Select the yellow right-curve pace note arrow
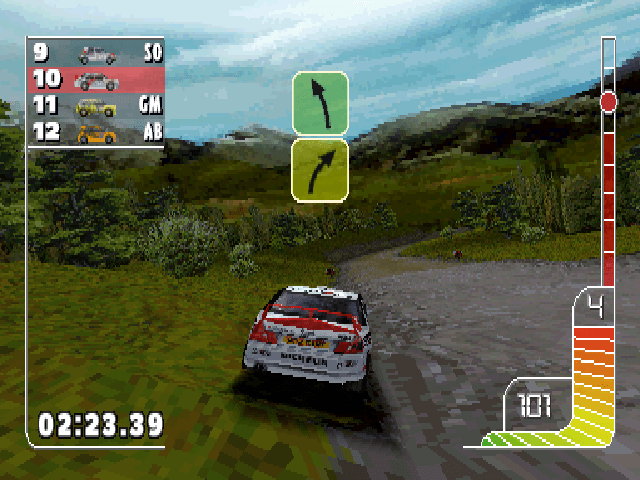Image resolution: width=640 pixels, height=480 pixels. point(320,170)
